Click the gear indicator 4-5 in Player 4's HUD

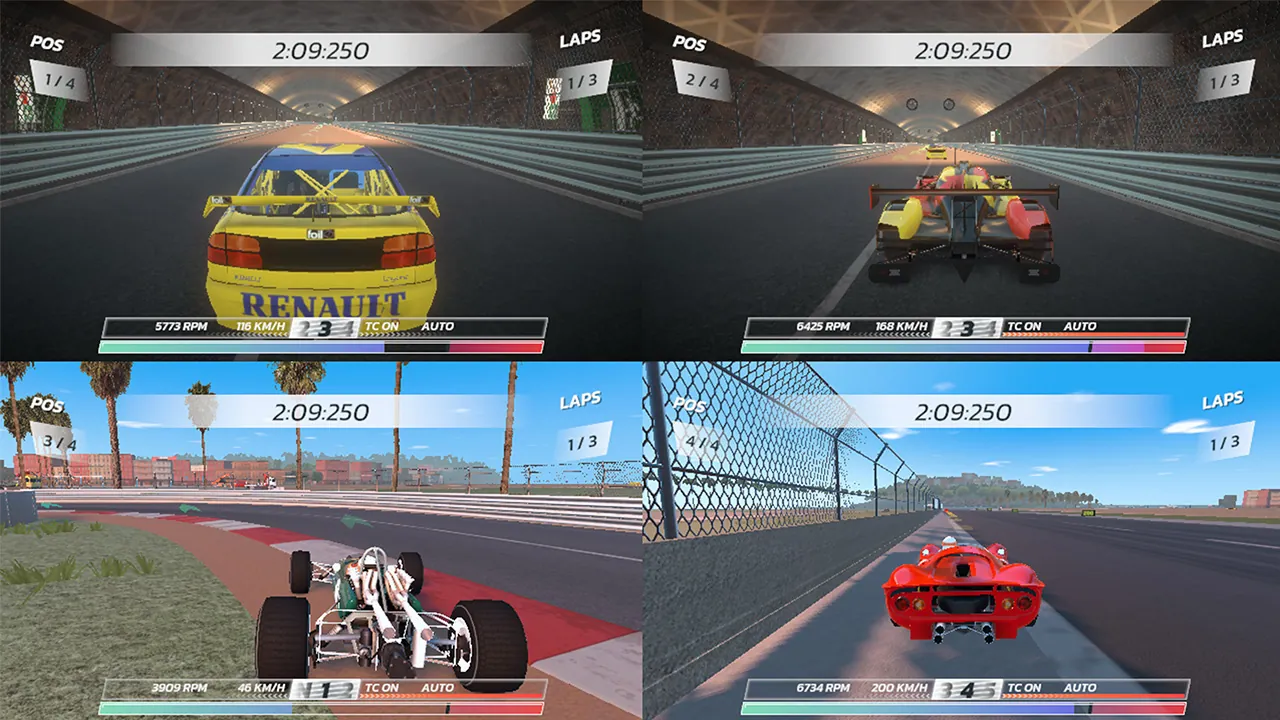tap(965, 688)
